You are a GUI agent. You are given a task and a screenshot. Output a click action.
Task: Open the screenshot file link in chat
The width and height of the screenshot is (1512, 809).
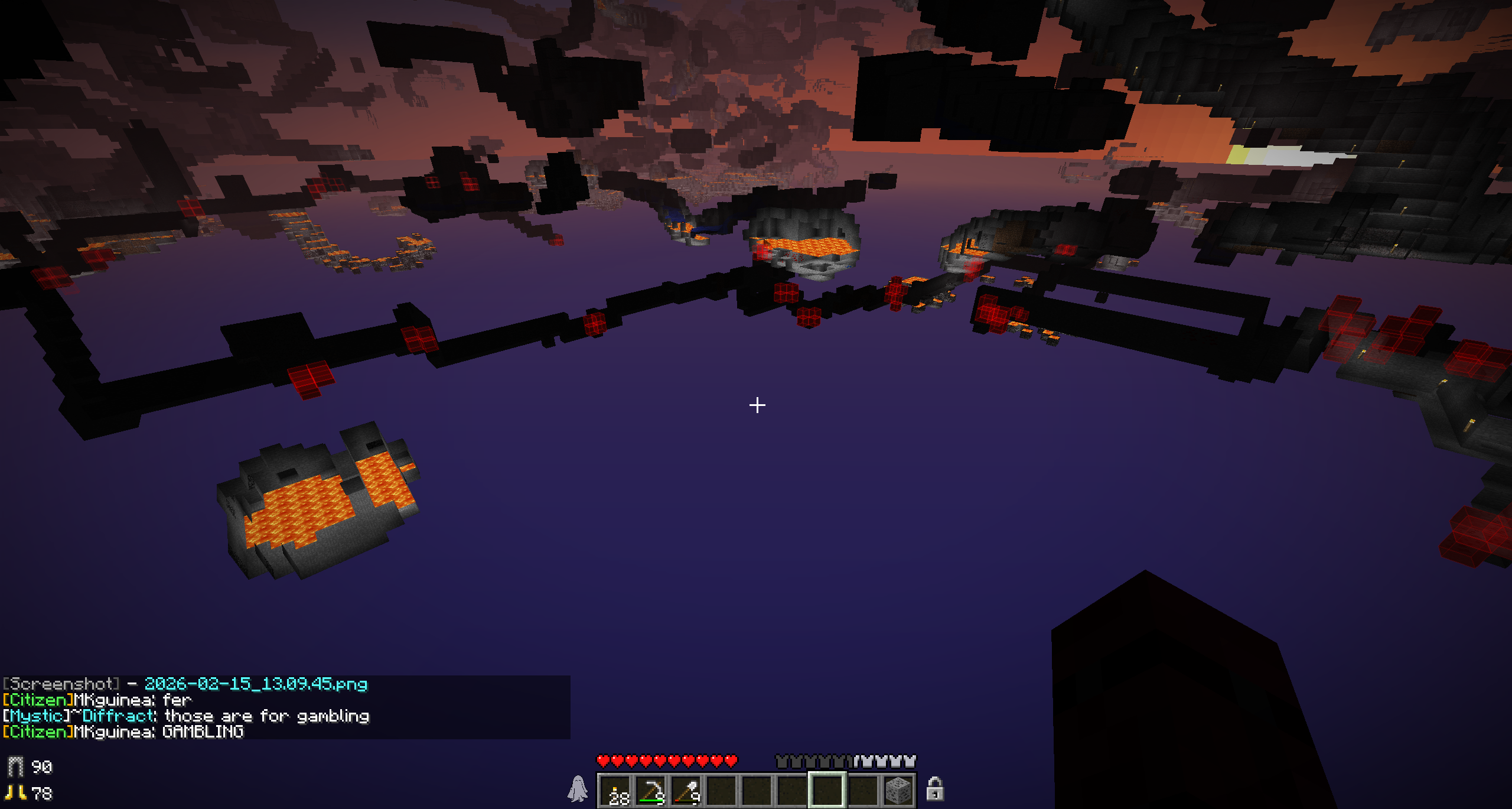(256, 684)
